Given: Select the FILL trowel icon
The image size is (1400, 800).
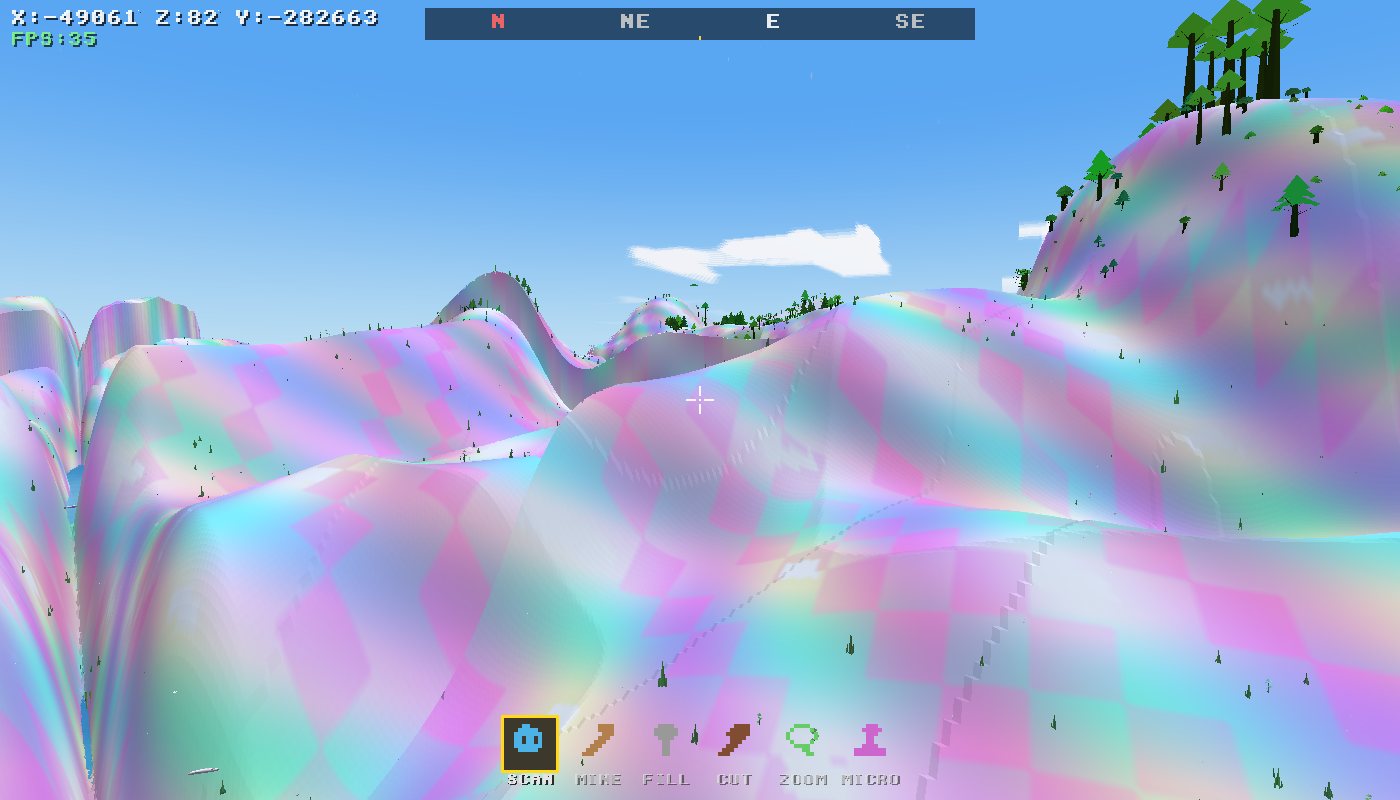Looking at the screenshot, I should (x=666, y=741).
